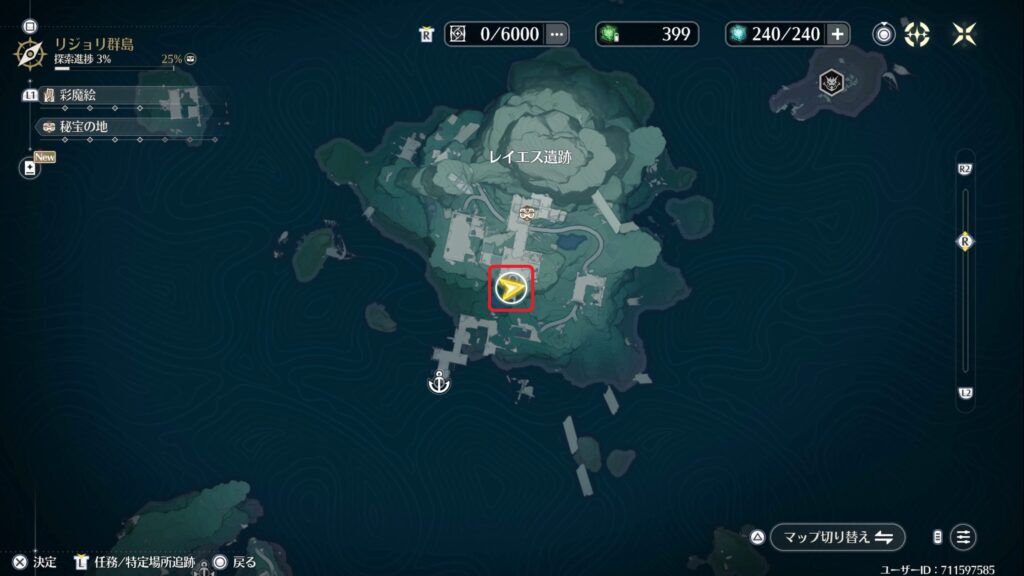Open the three-dot button beside 0/6000

point(557,34)
